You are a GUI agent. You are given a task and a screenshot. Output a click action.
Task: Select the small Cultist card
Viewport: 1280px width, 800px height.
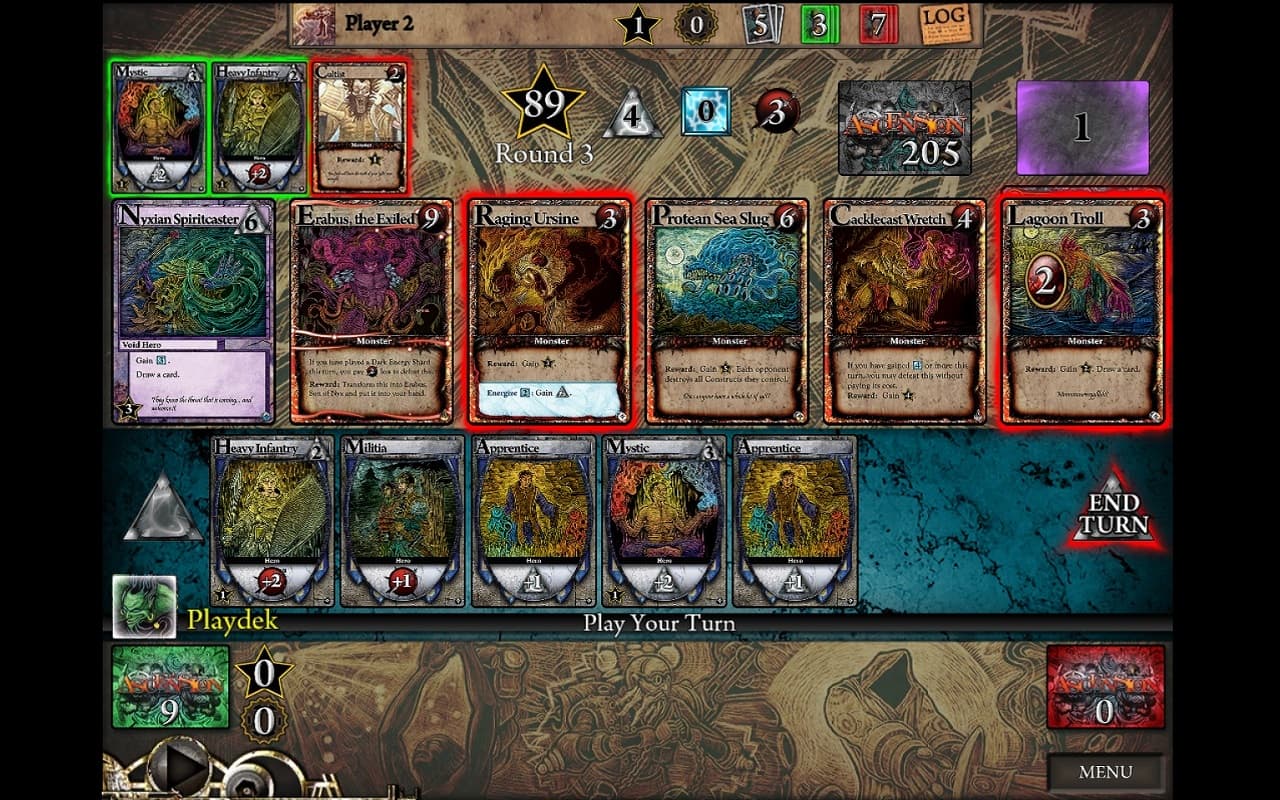[x=360, y=127]
